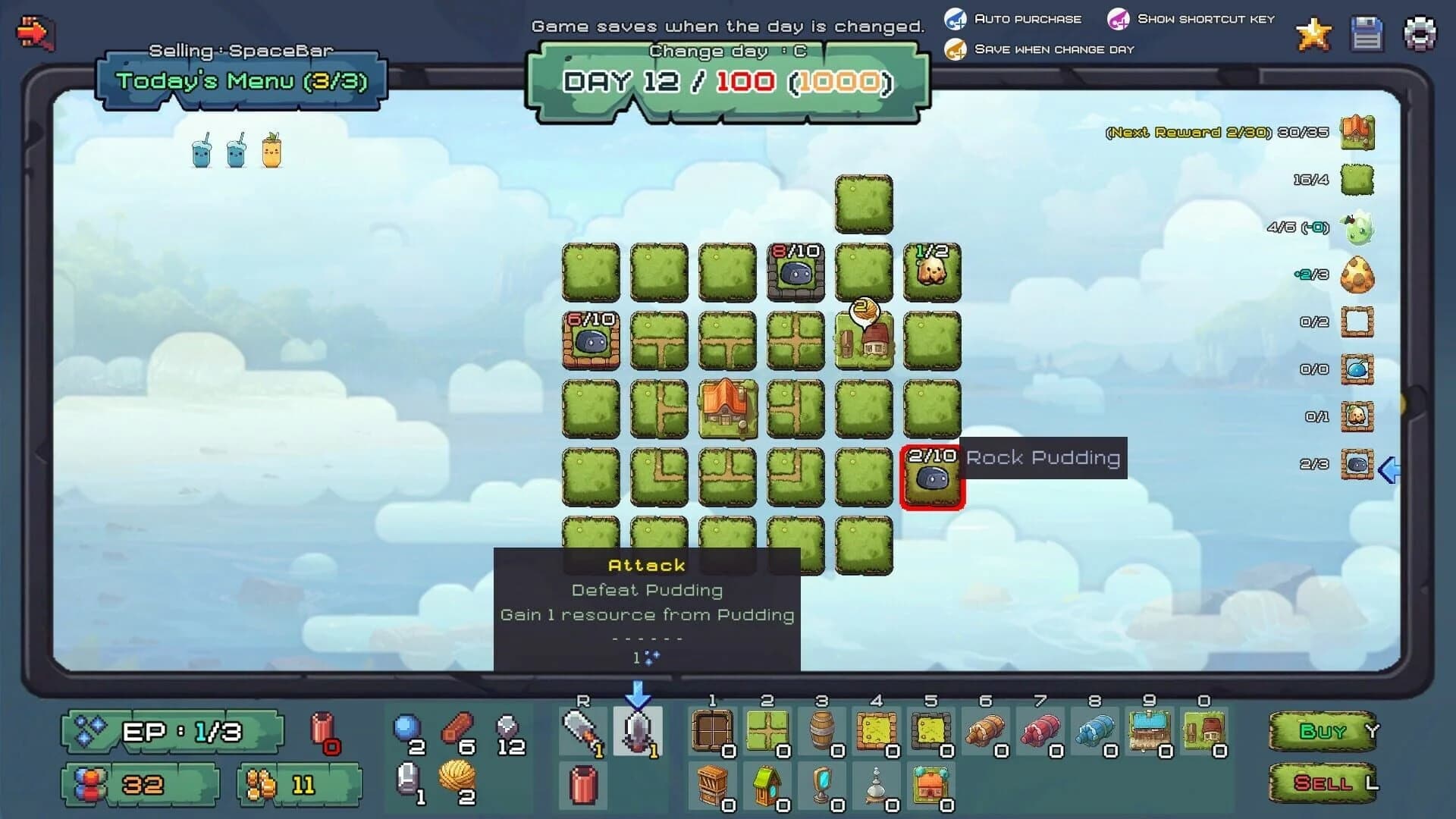This screenshot has height=819, width=1456.
Task: Click the star icon in the top bar
Action: coord(1313,34)
